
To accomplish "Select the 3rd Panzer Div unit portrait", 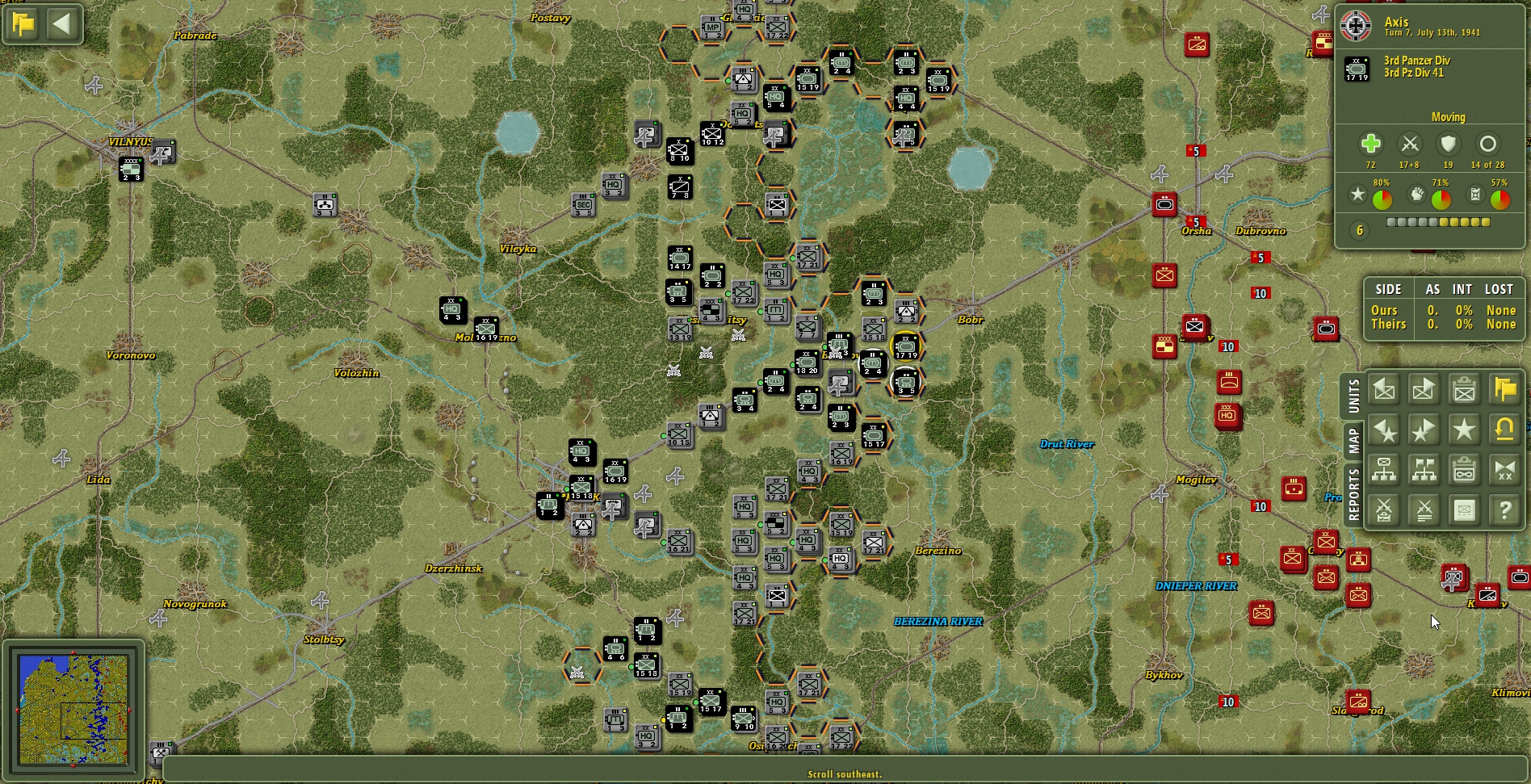I will 1357,69.
